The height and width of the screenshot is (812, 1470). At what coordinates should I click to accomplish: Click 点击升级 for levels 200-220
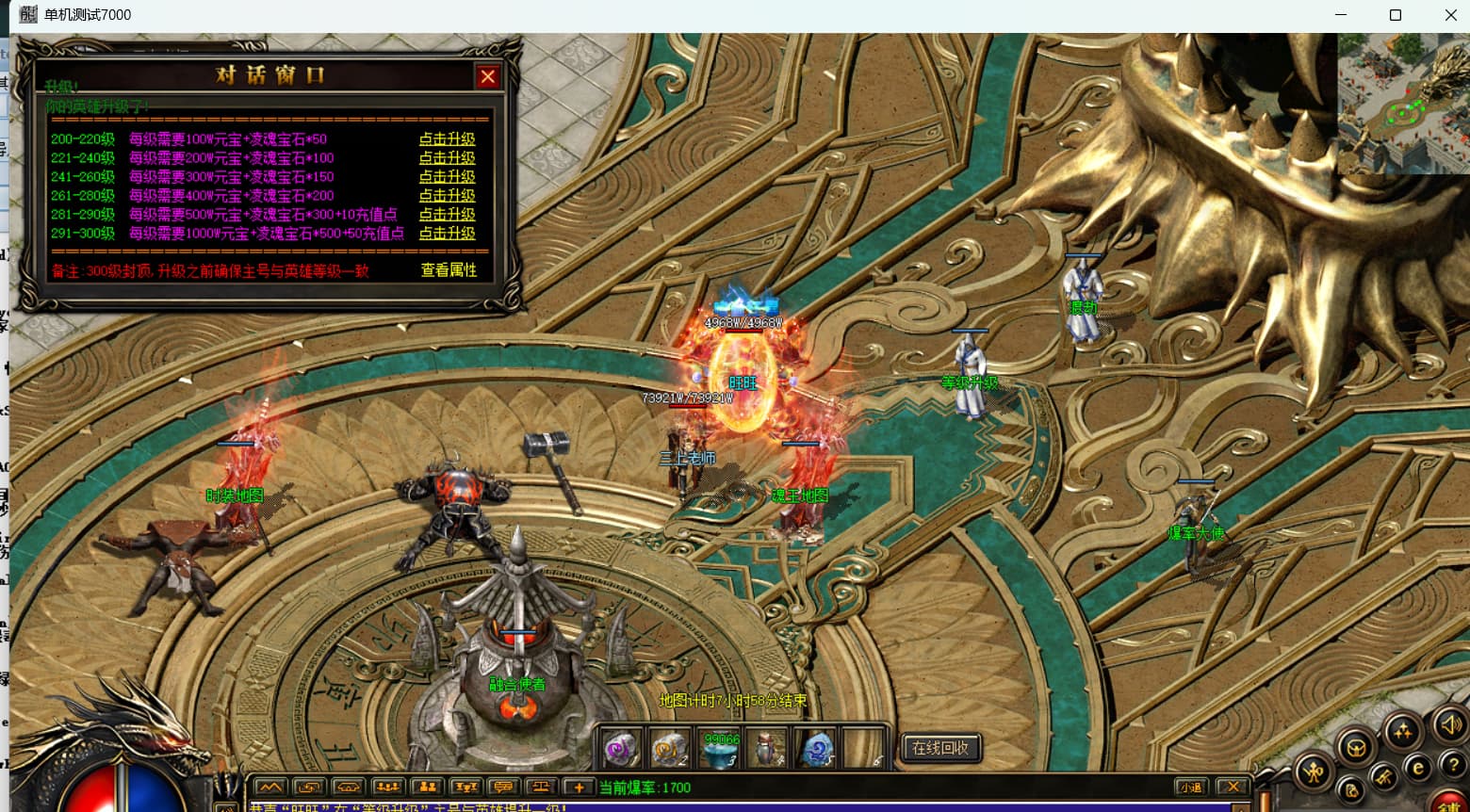point(447,139)
